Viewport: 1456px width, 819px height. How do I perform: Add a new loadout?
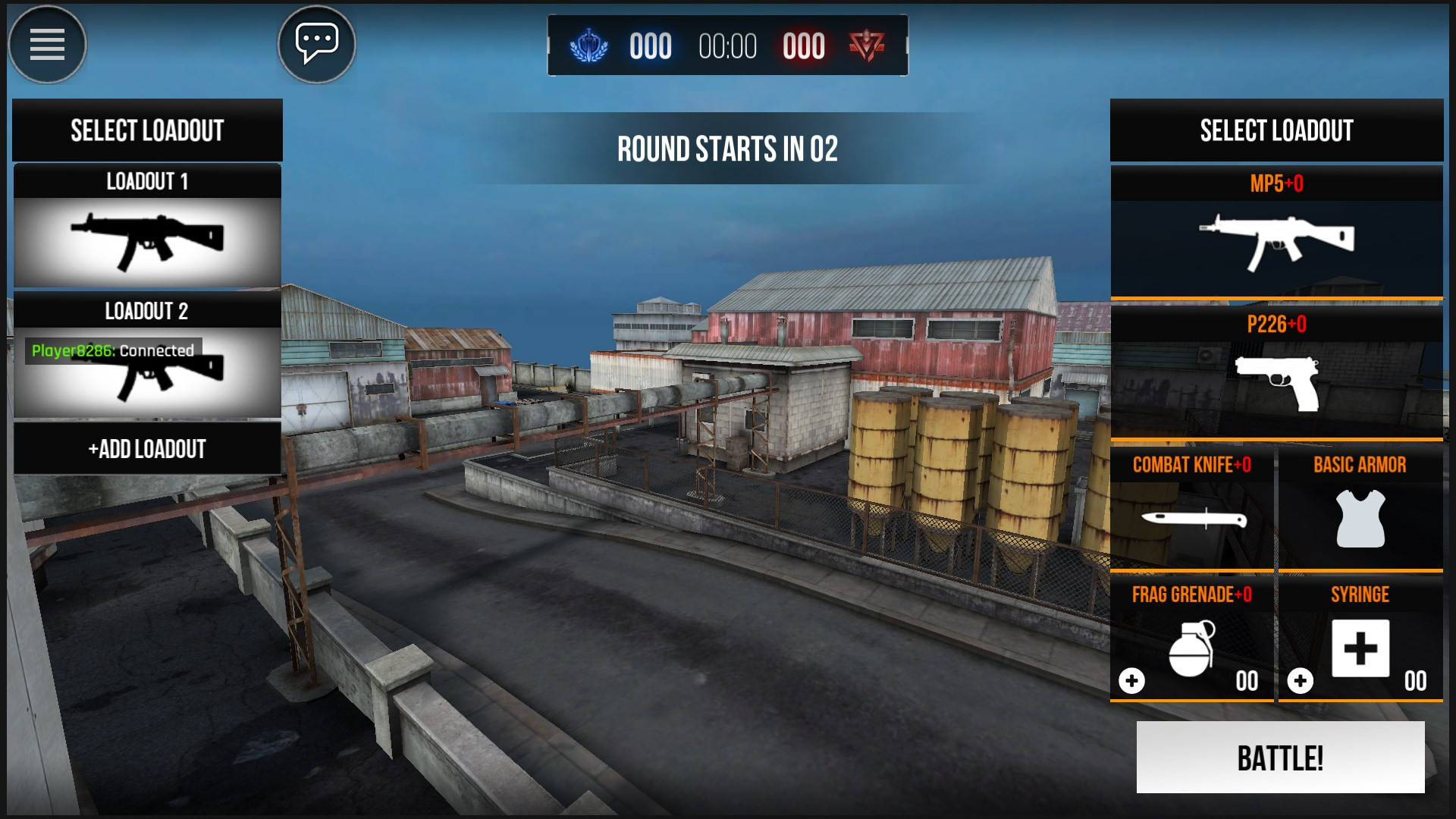147,449
